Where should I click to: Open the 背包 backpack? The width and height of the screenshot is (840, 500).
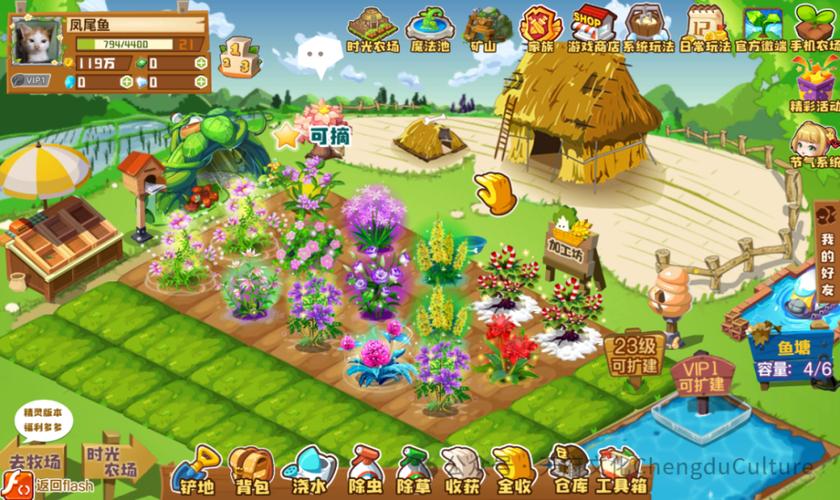249,470
